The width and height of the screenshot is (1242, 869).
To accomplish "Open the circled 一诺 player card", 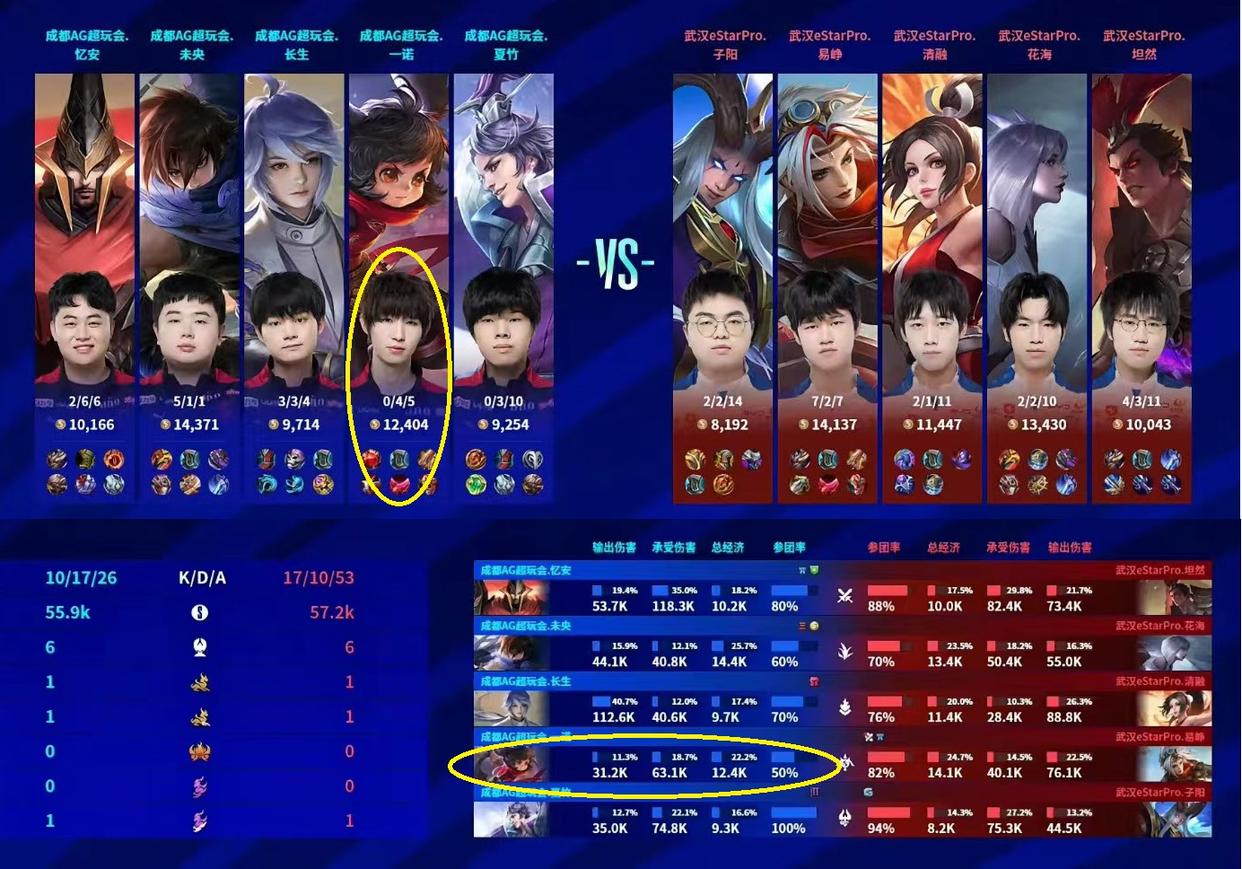I will click(x=399, y=285).
